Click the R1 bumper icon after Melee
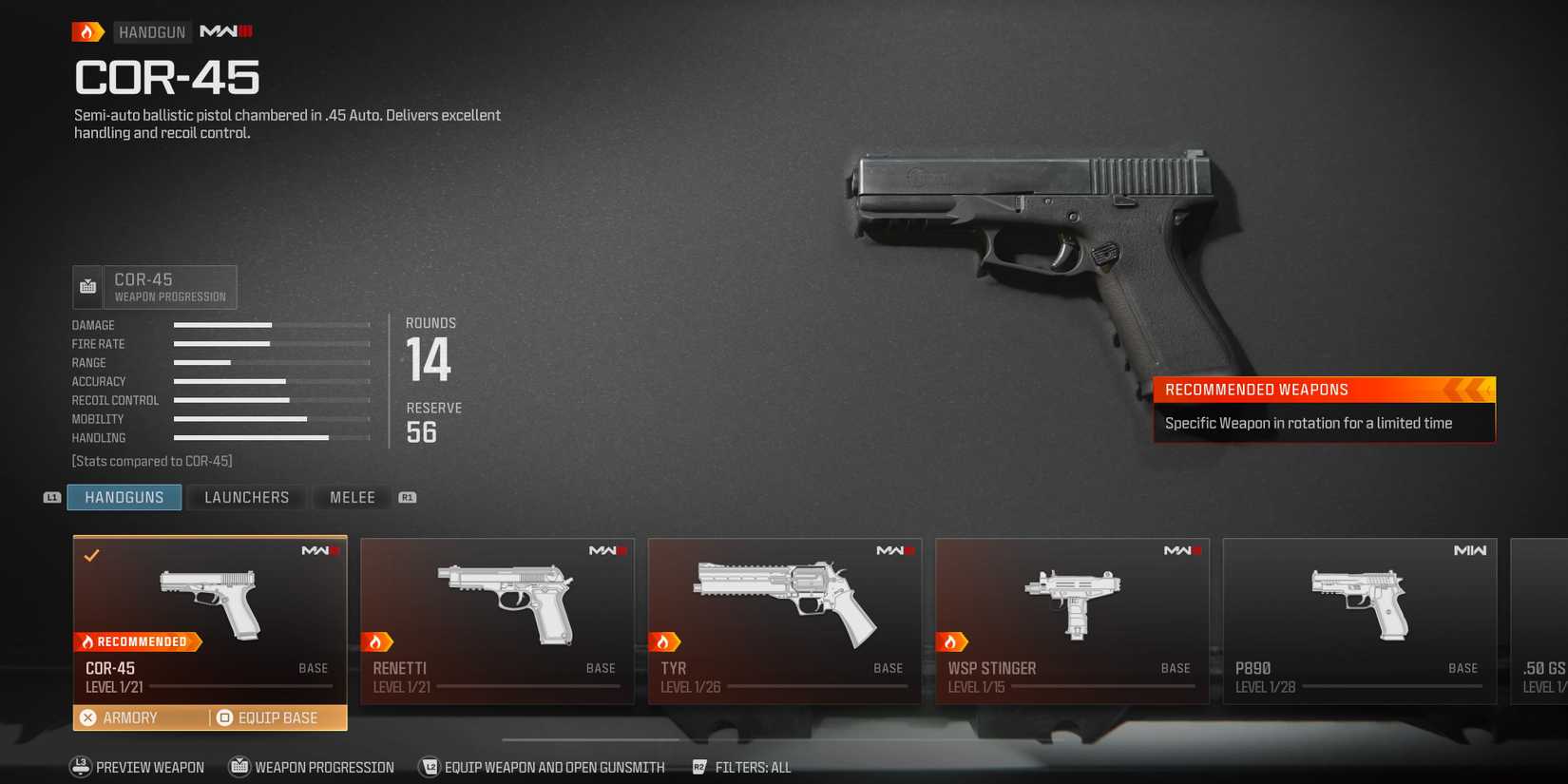1568x784 pixels. [407, 496]
